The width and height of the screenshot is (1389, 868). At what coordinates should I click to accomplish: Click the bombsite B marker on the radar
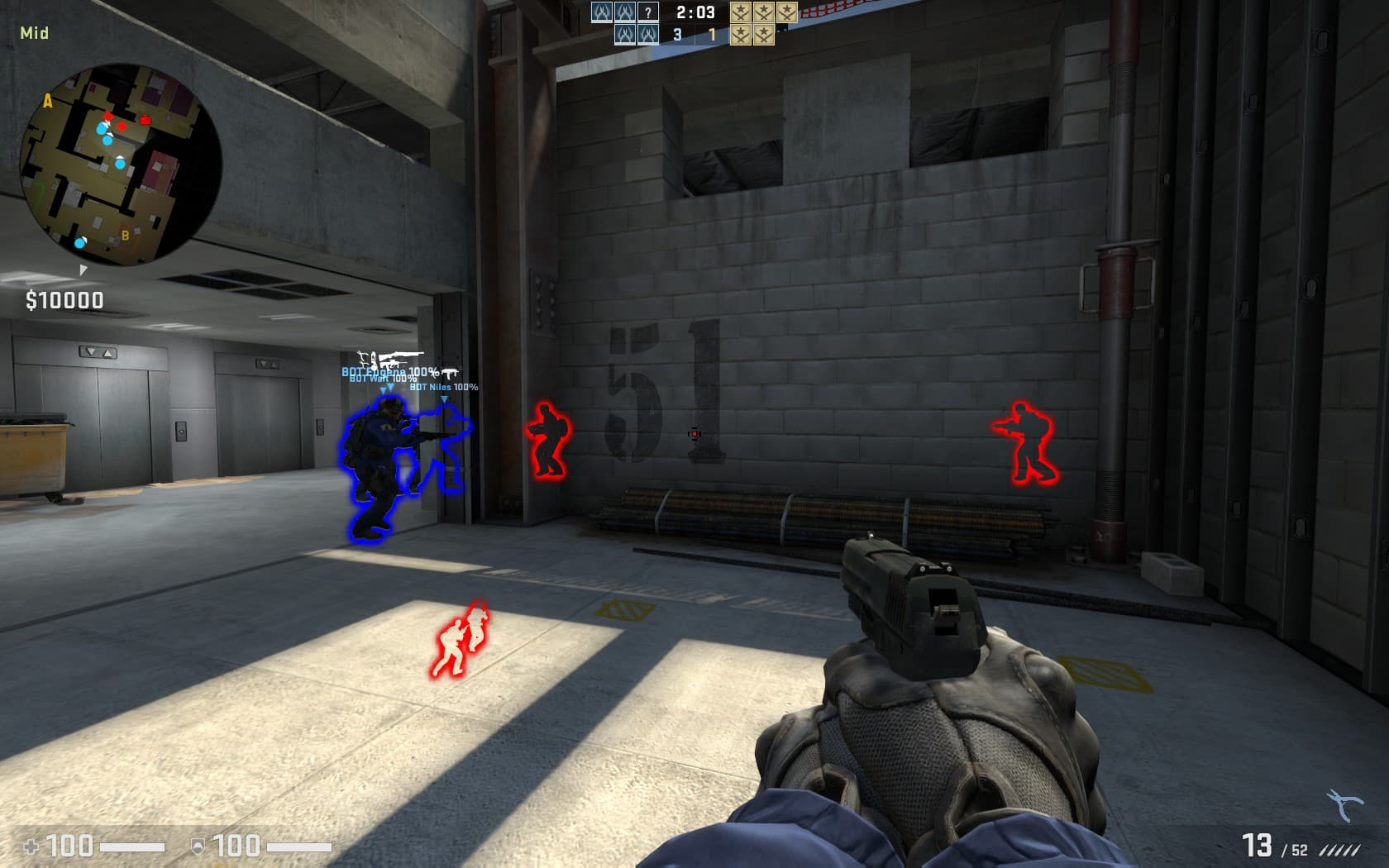(x=125, y=236)
